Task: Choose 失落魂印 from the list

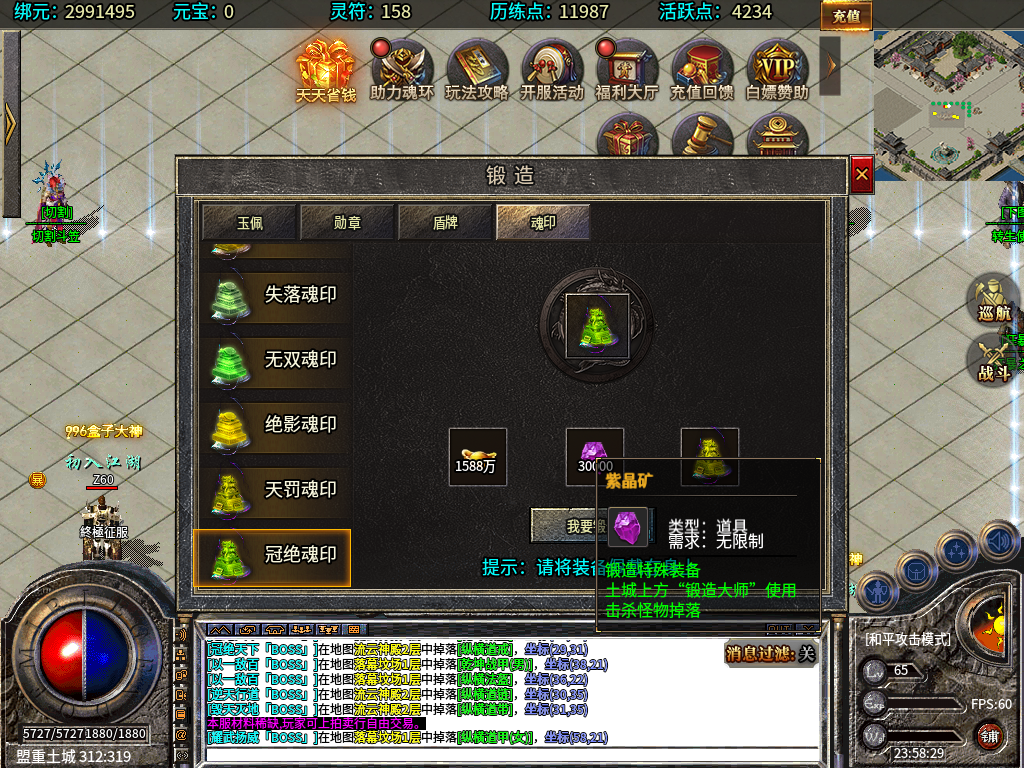Action: [273, 296]
